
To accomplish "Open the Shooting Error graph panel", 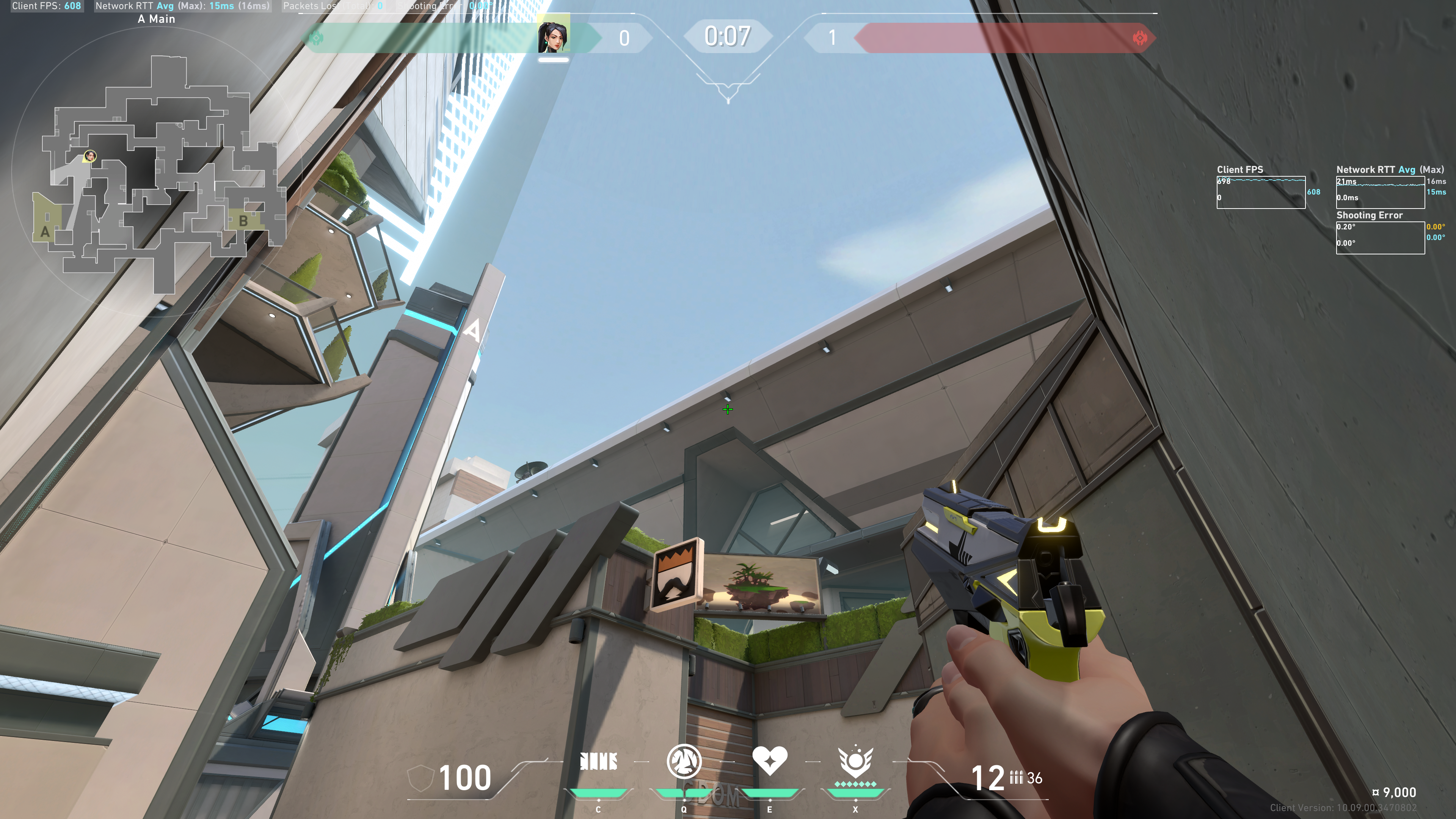I will (1380, 237).
